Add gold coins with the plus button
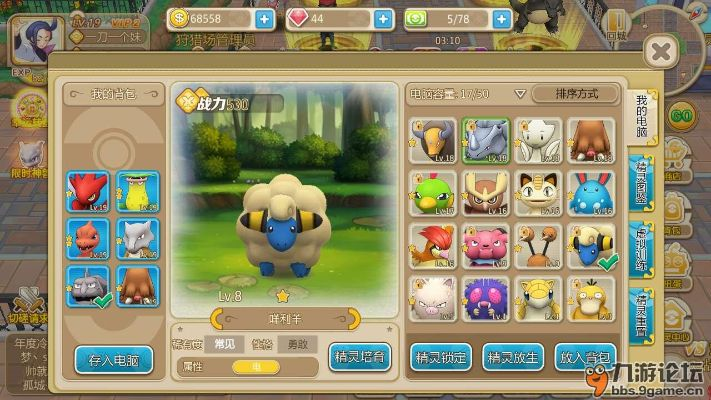Screen dimensions: 711x400 (x=264, y=18)
